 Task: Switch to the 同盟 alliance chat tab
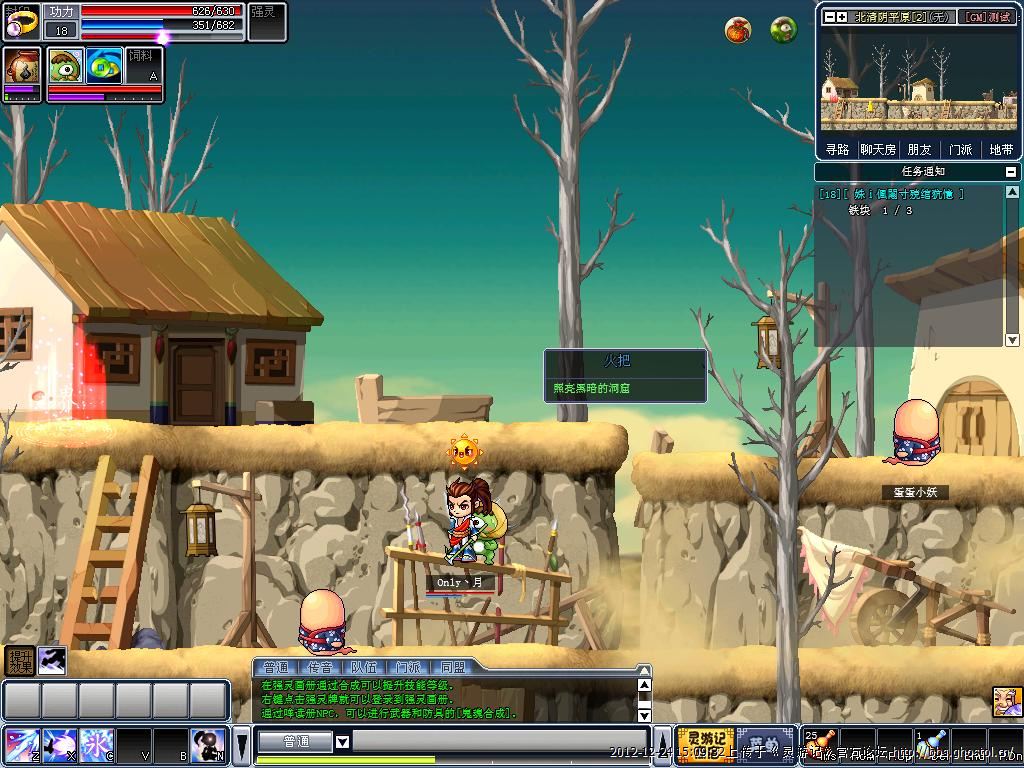[x=452, y=667]
